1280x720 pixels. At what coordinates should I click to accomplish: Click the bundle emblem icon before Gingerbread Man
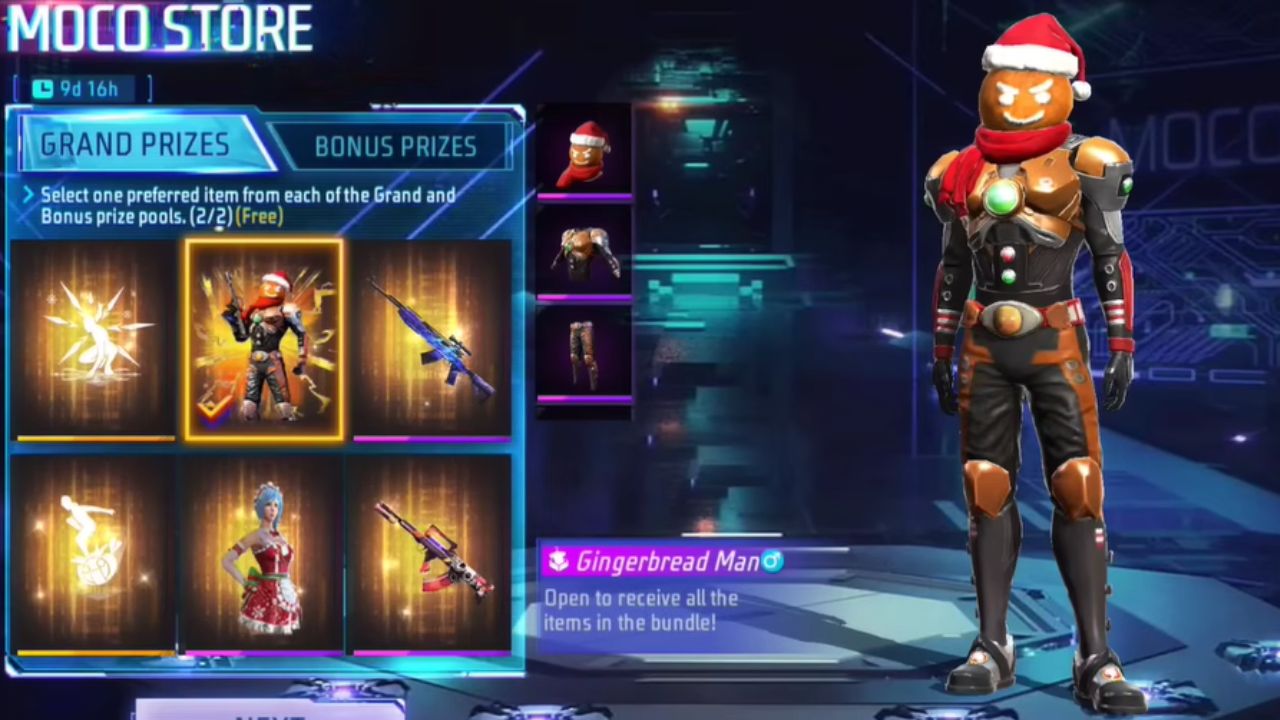[556, 562]
